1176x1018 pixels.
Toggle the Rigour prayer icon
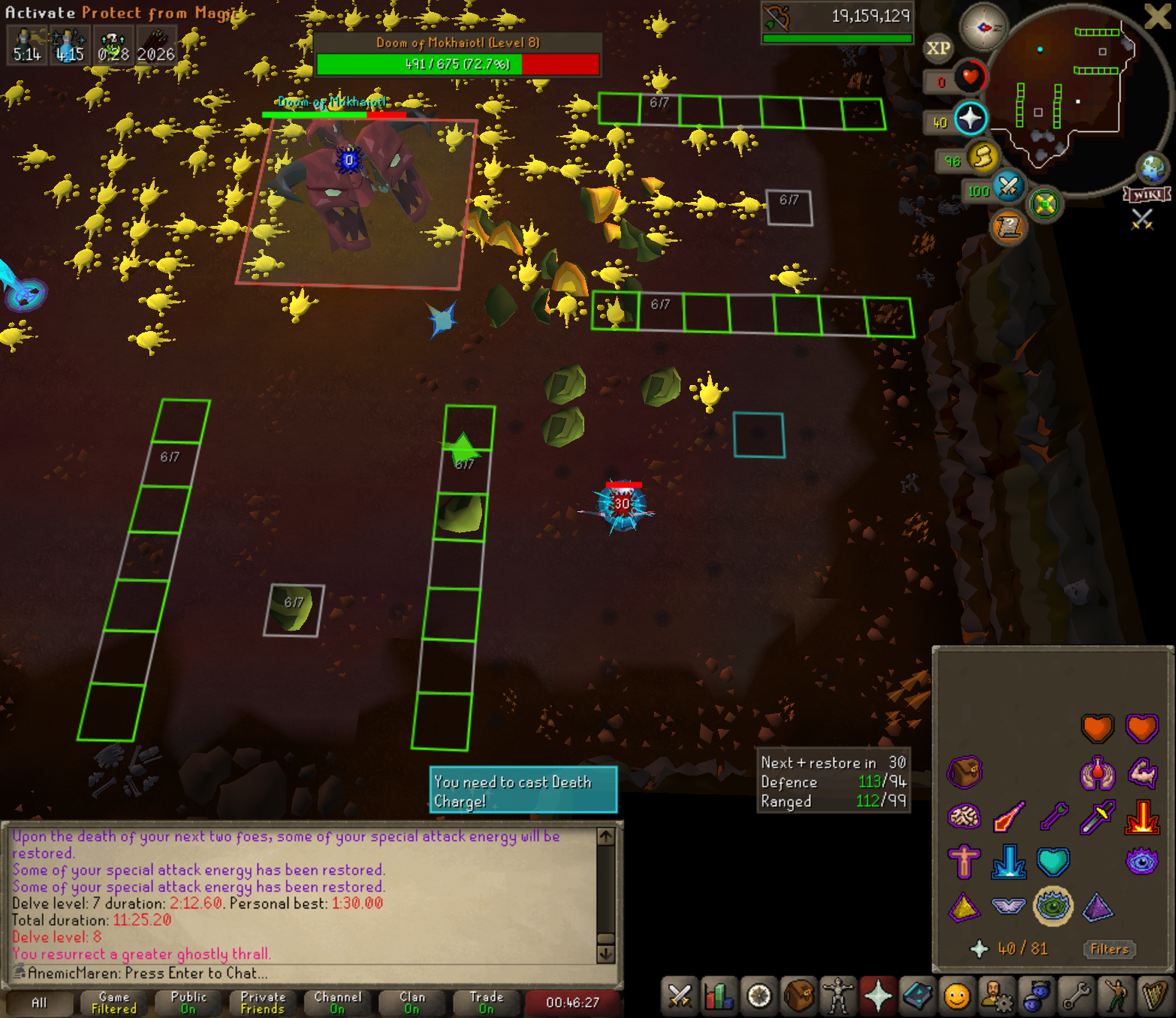pyautogui.click(x=1052, y=906)
